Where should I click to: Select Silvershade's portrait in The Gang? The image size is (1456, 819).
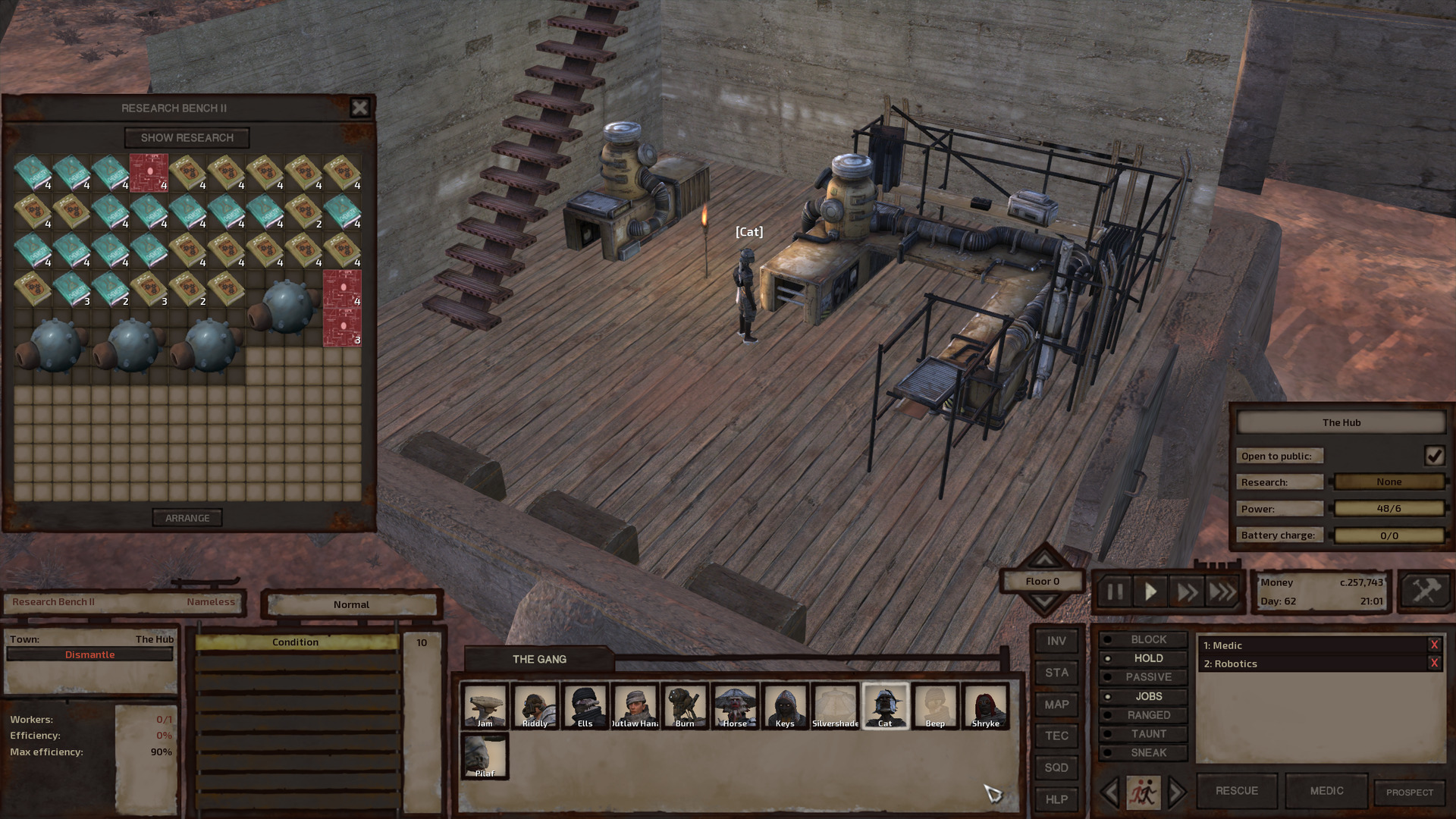835,705
